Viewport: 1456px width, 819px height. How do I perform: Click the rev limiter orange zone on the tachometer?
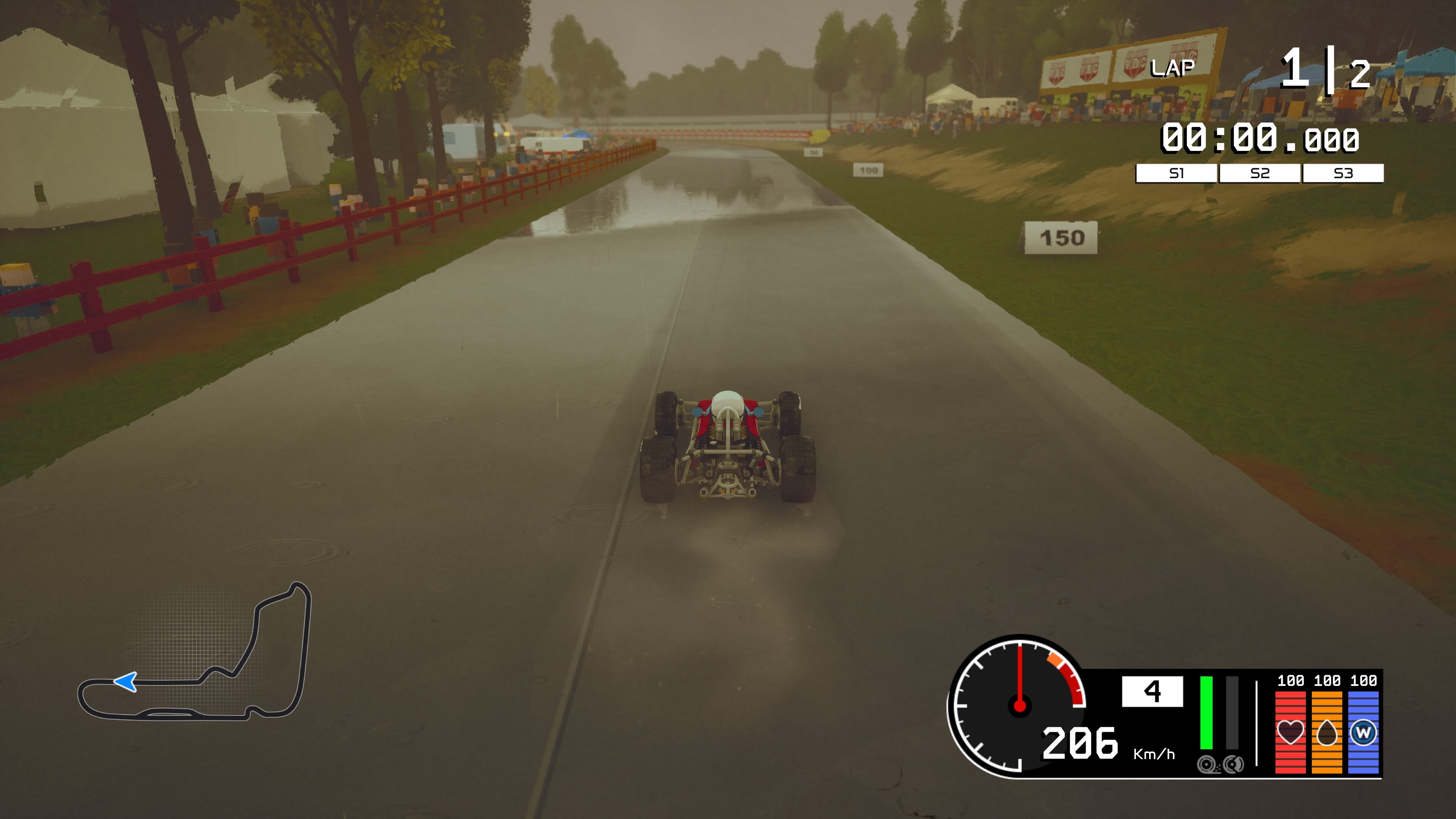pos(1055,659)
